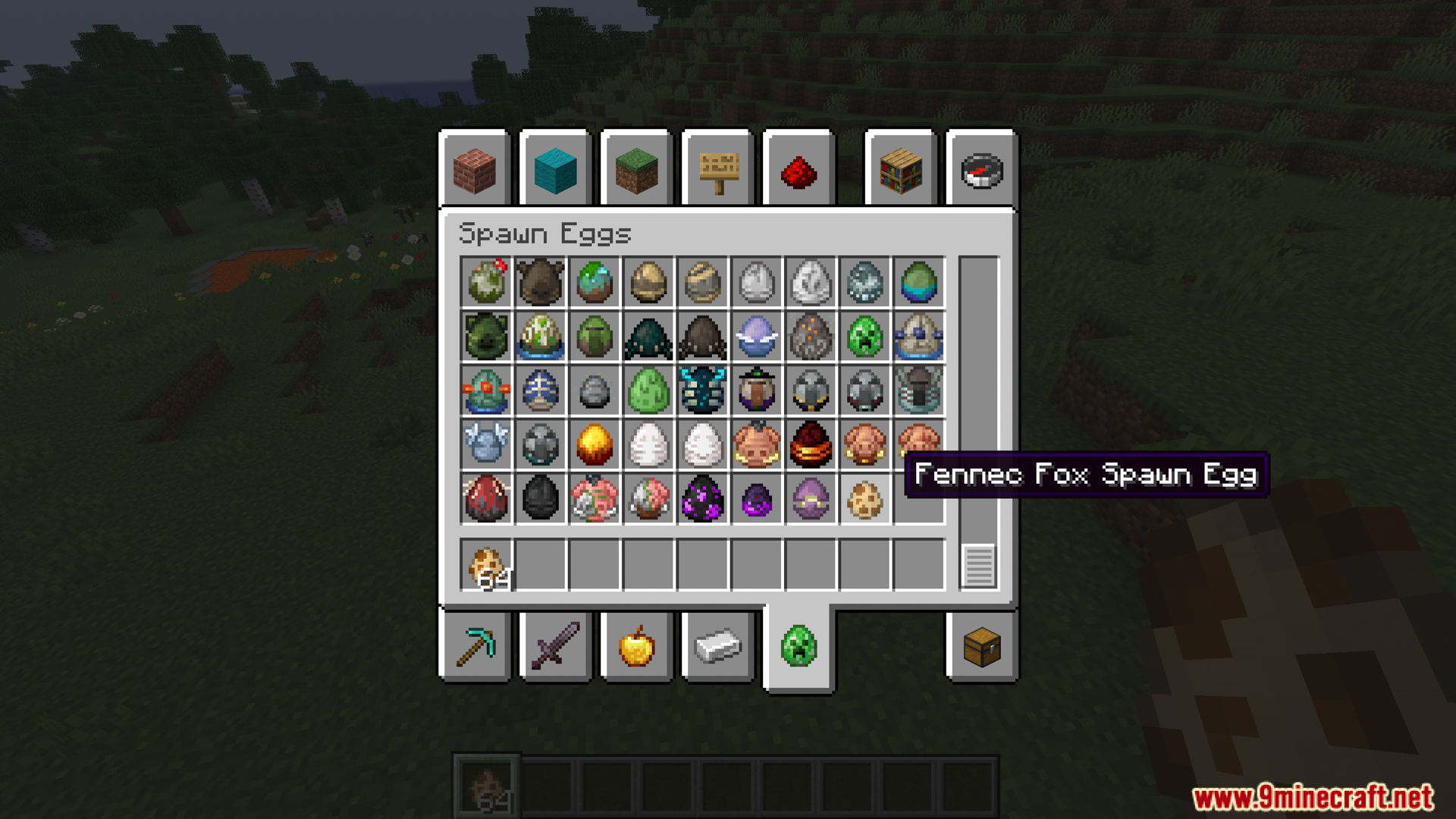This screenshot has width=1456, height=819.
Task: Select the Creeper Spawn Egg
Action: tap(866, 336)
